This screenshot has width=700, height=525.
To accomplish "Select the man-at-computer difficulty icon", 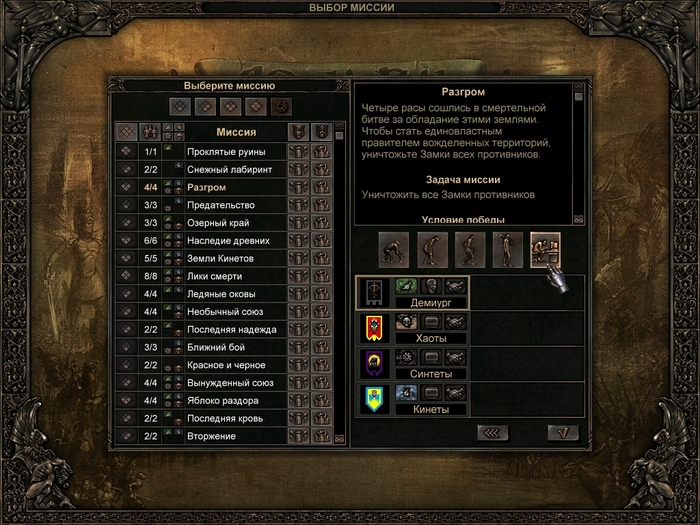I will [x=545, y=248].
